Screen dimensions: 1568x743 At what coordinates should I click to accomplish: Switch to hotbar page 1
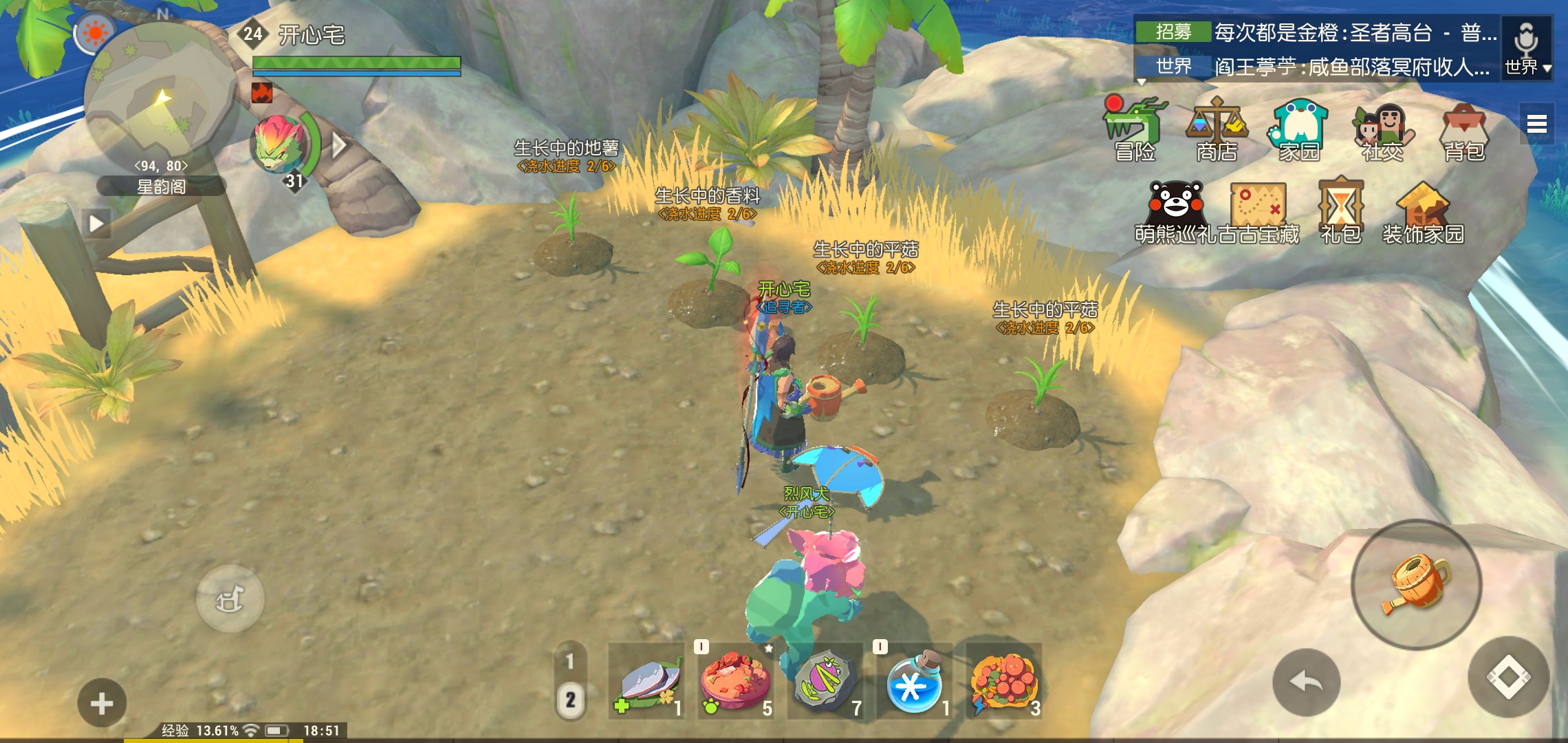570,661
